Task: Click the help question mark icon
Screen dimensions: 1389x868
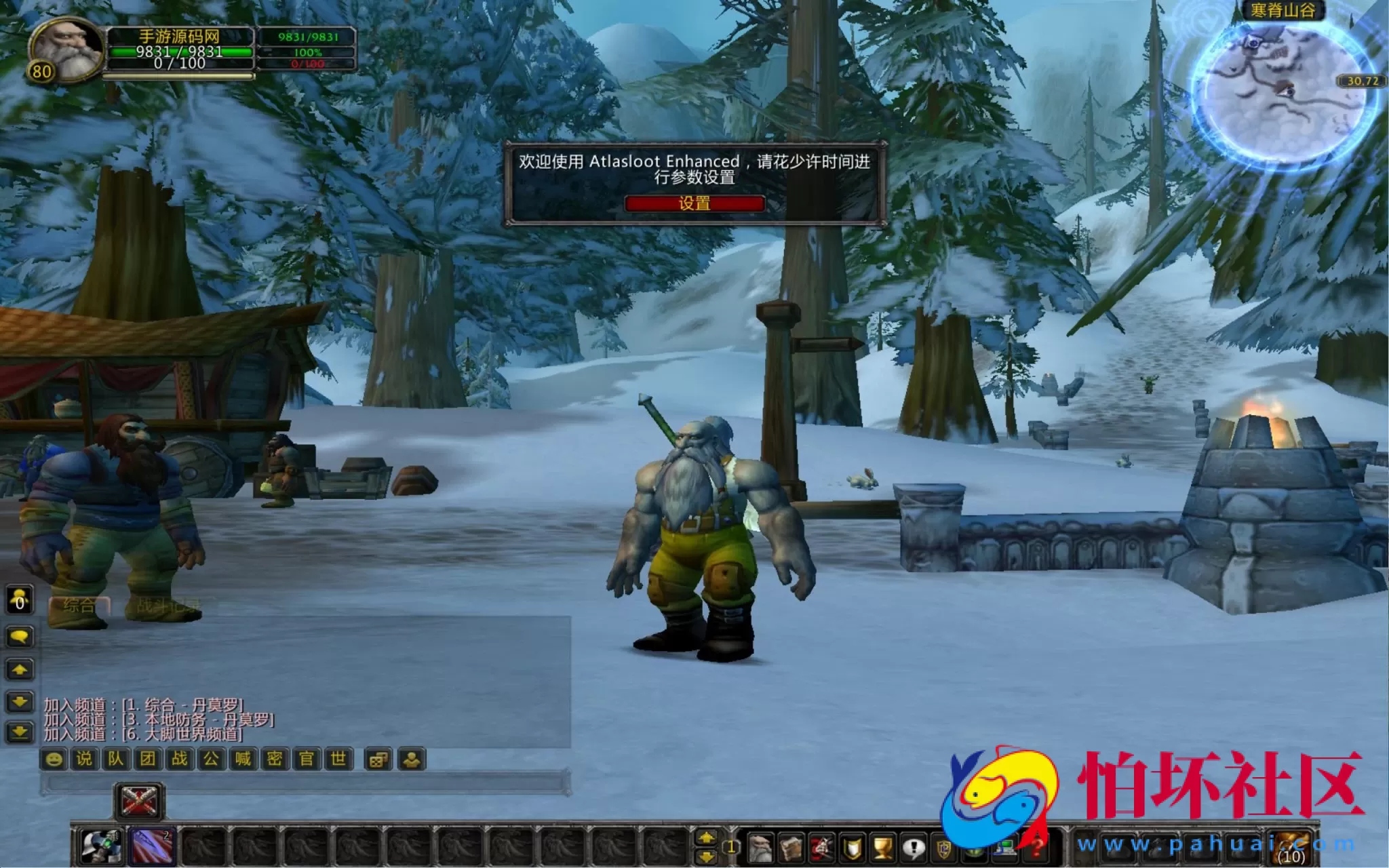Action: click(x=1034, y=848)
